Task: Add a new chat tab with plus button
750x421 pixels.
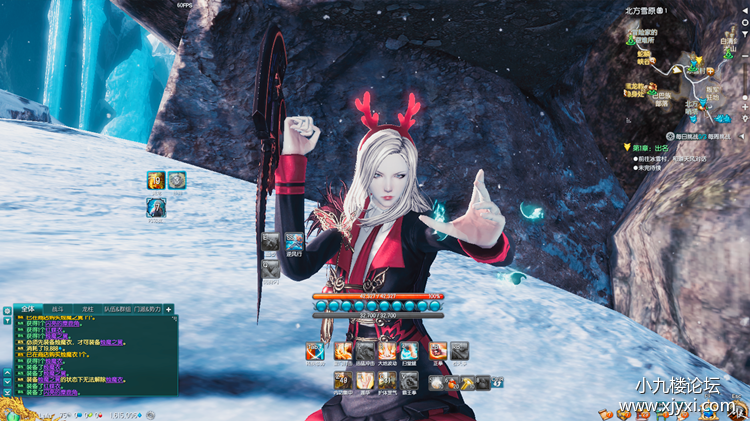Action: pos(169,310)
